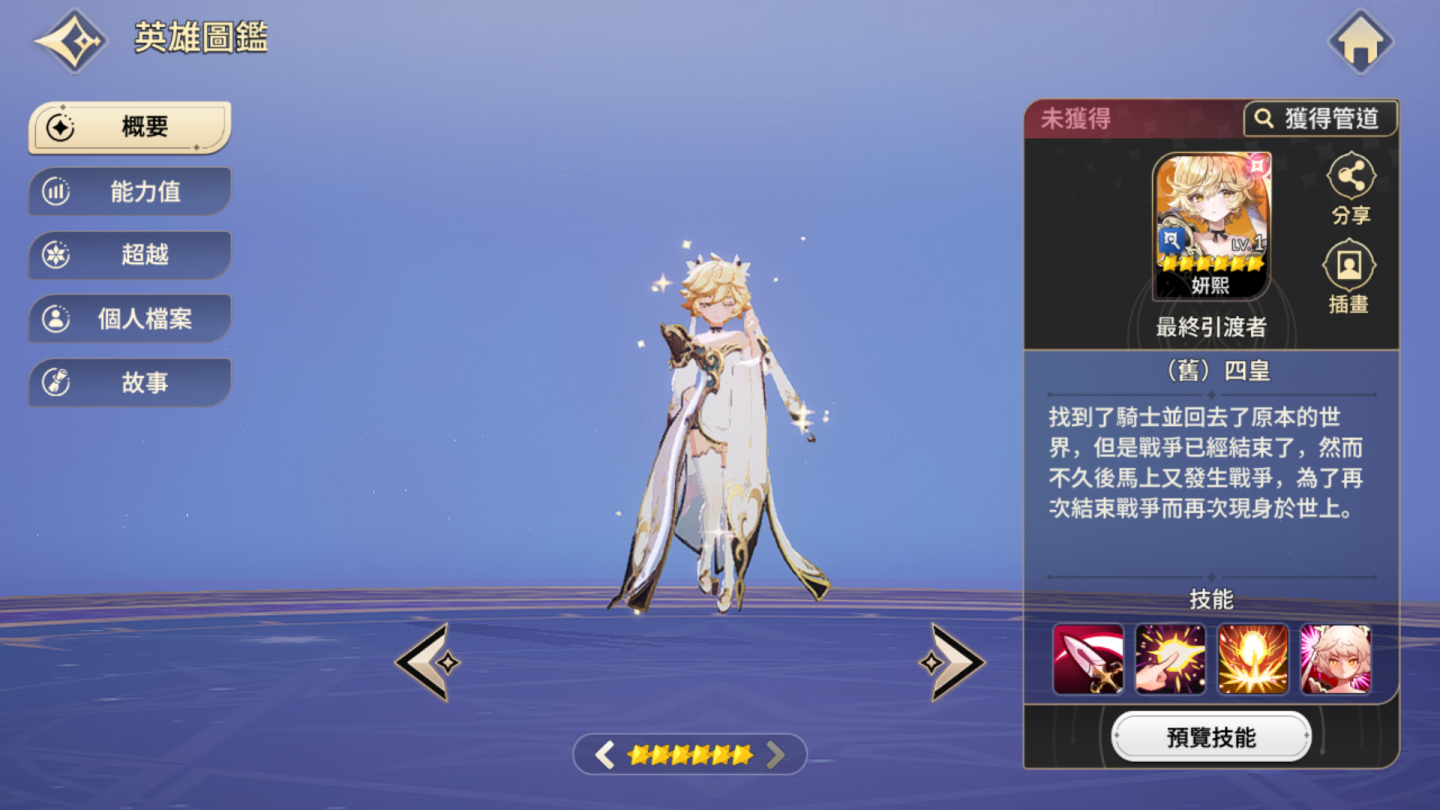Select the 概要 overview tab
Screen dimensions: 1440x810
[130, 127]
